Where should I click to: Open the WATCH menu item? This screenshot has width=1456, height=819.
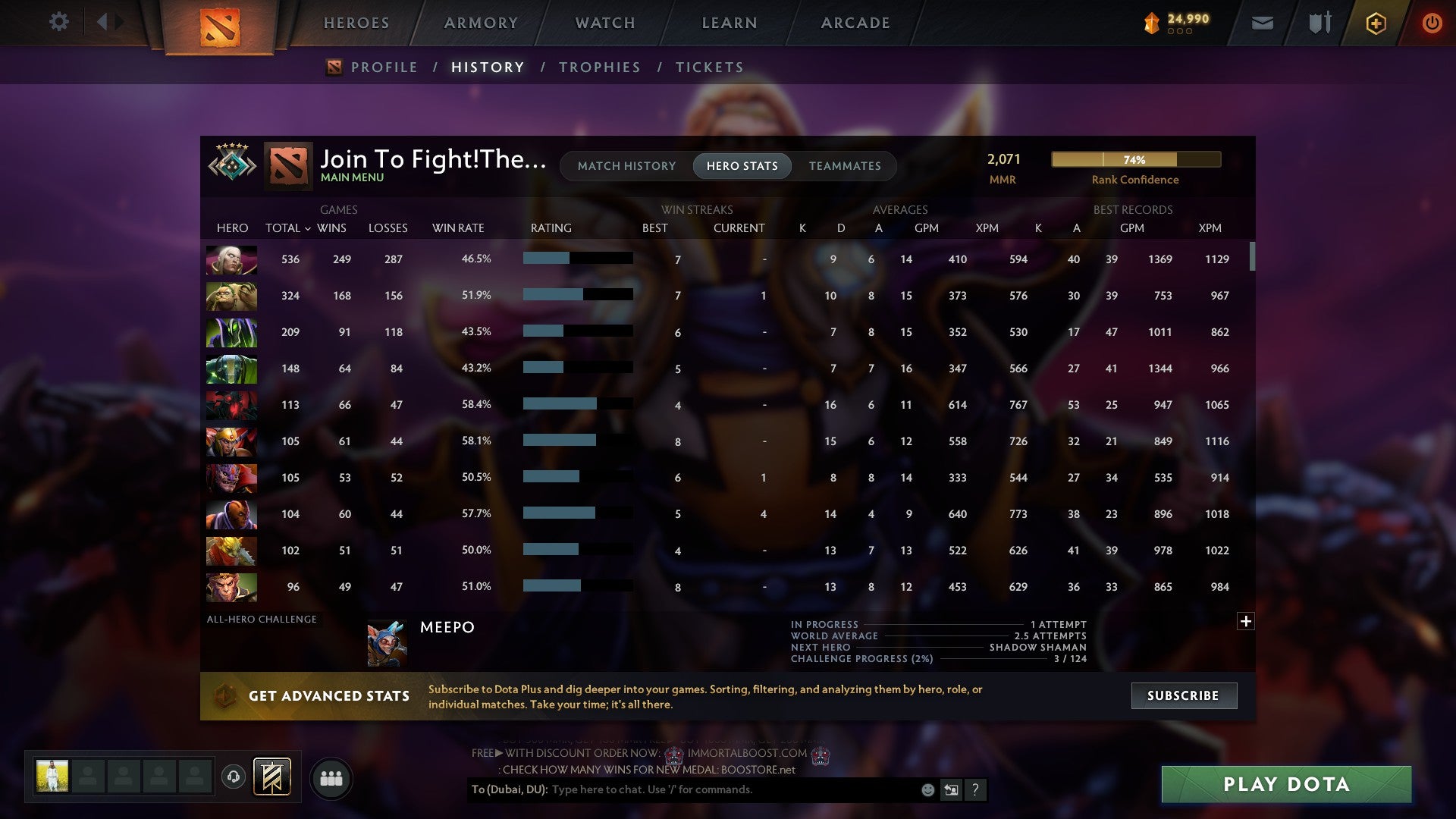pyautogui.click(x=604, y=23)
